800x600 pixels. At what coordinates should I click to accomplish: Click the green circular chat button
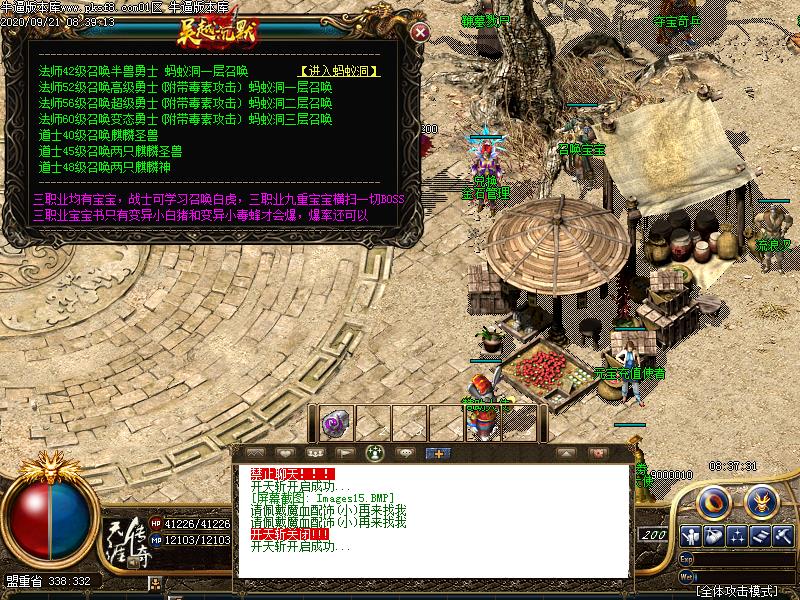[375, 453]
